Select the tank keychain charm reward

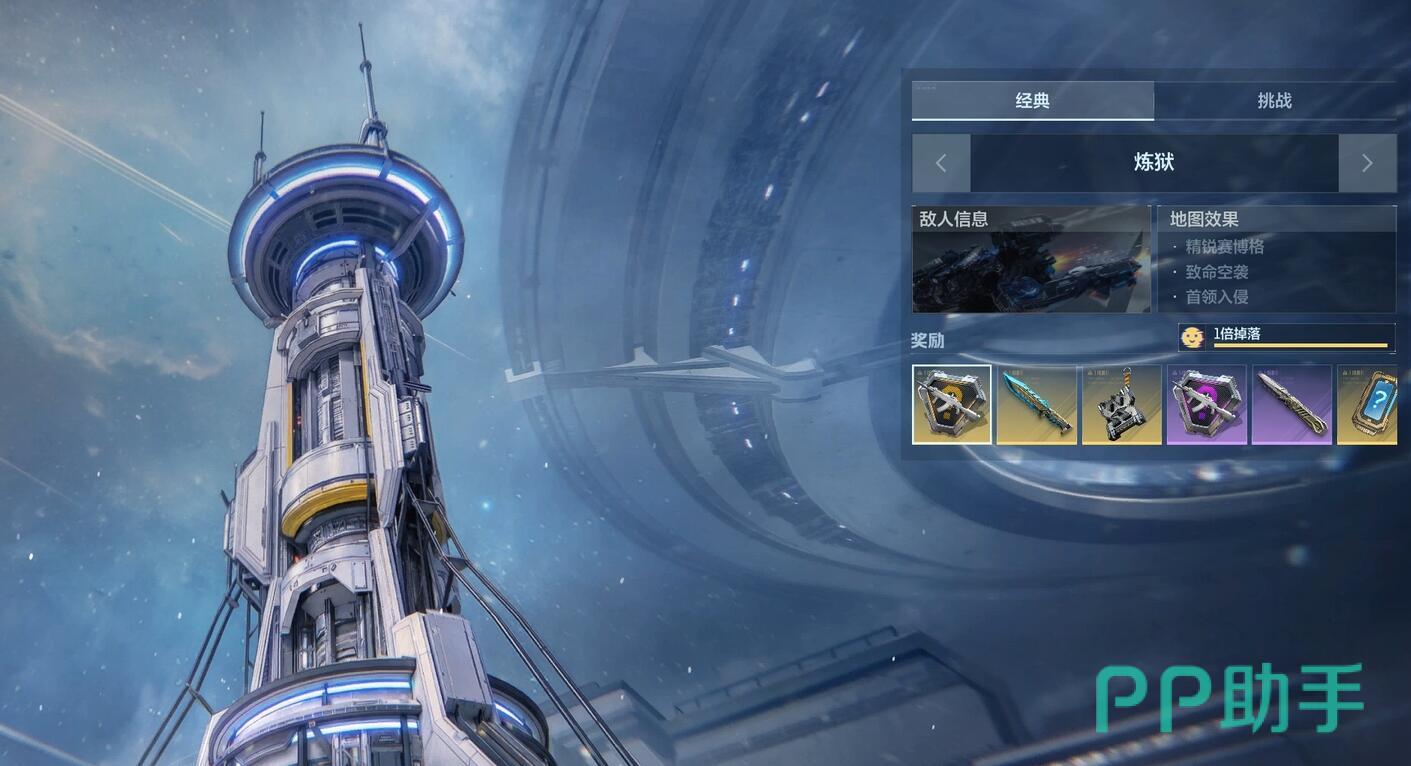1122,404
